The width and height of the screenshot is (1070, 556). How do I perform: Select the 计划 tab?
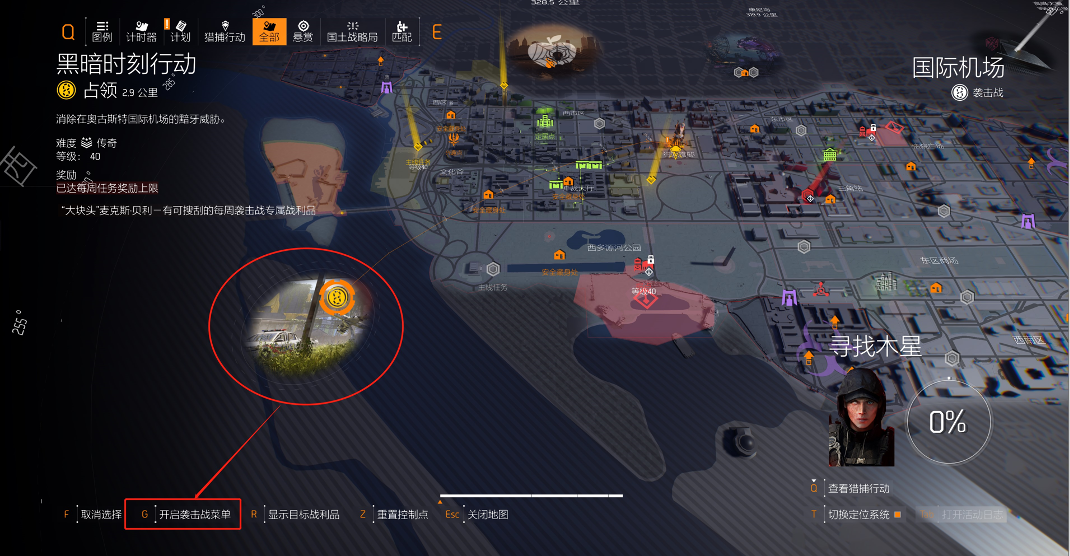pyautogui.click(x=180, y=31)
